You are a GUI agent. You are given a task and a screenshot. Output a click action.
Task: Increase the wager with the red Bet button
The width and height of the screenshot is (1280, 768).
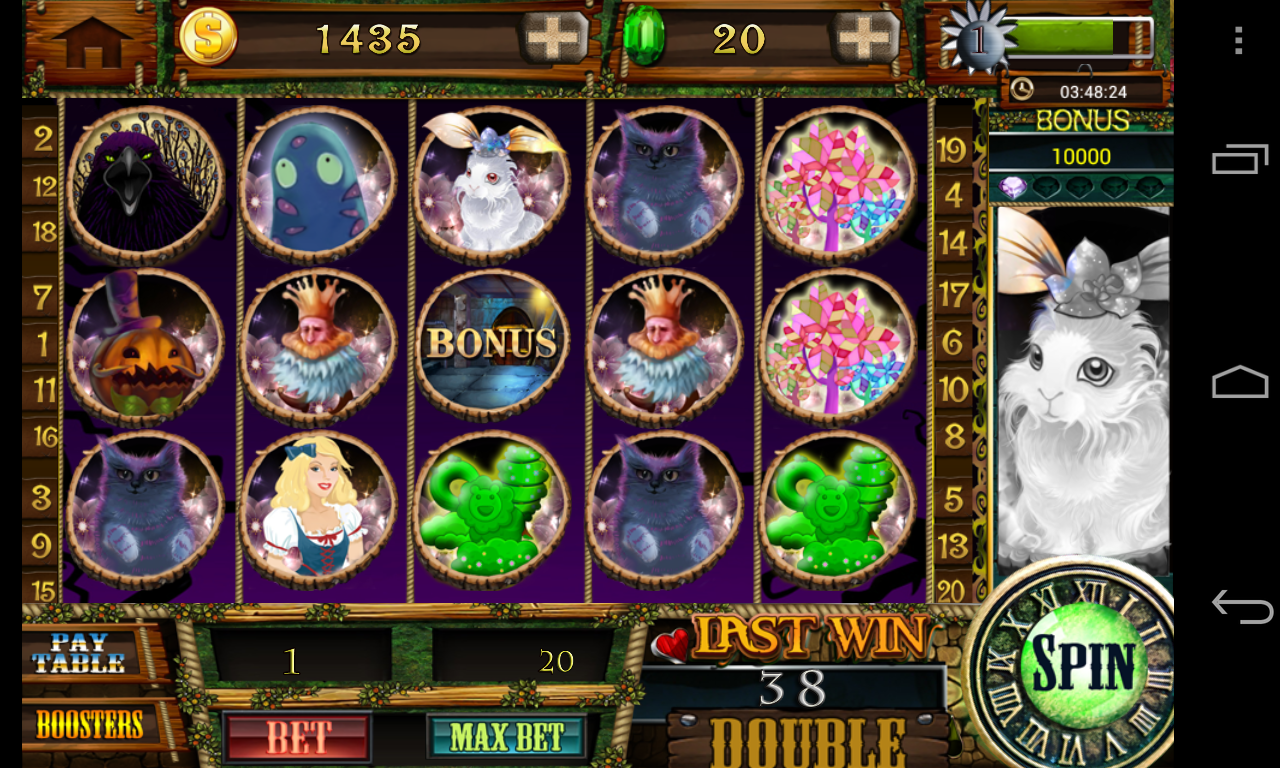click(x=296, y=737)
